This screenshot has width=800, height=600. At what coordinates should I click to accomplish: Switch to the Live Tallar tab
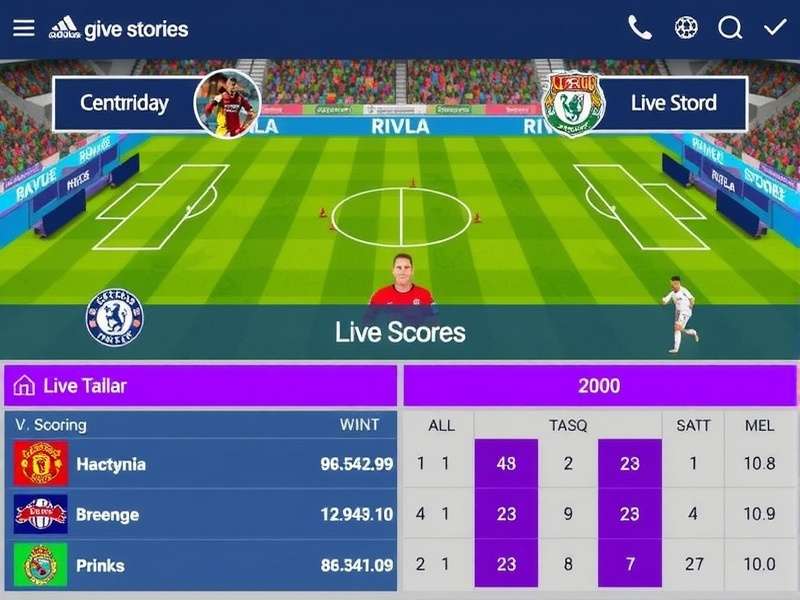point(200,385)
